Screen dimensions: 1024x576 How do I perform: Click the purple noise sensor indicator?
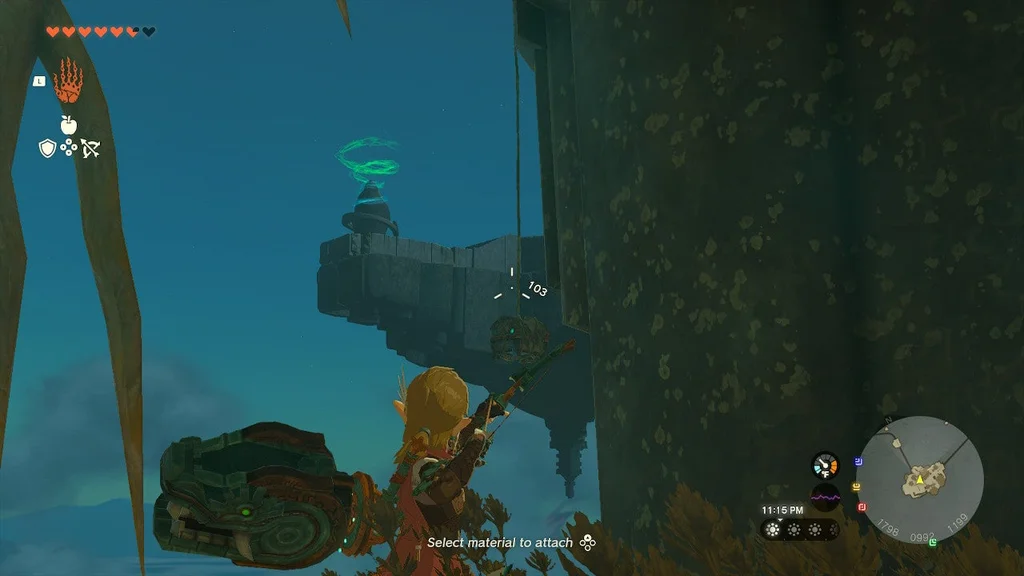(825, 497)
